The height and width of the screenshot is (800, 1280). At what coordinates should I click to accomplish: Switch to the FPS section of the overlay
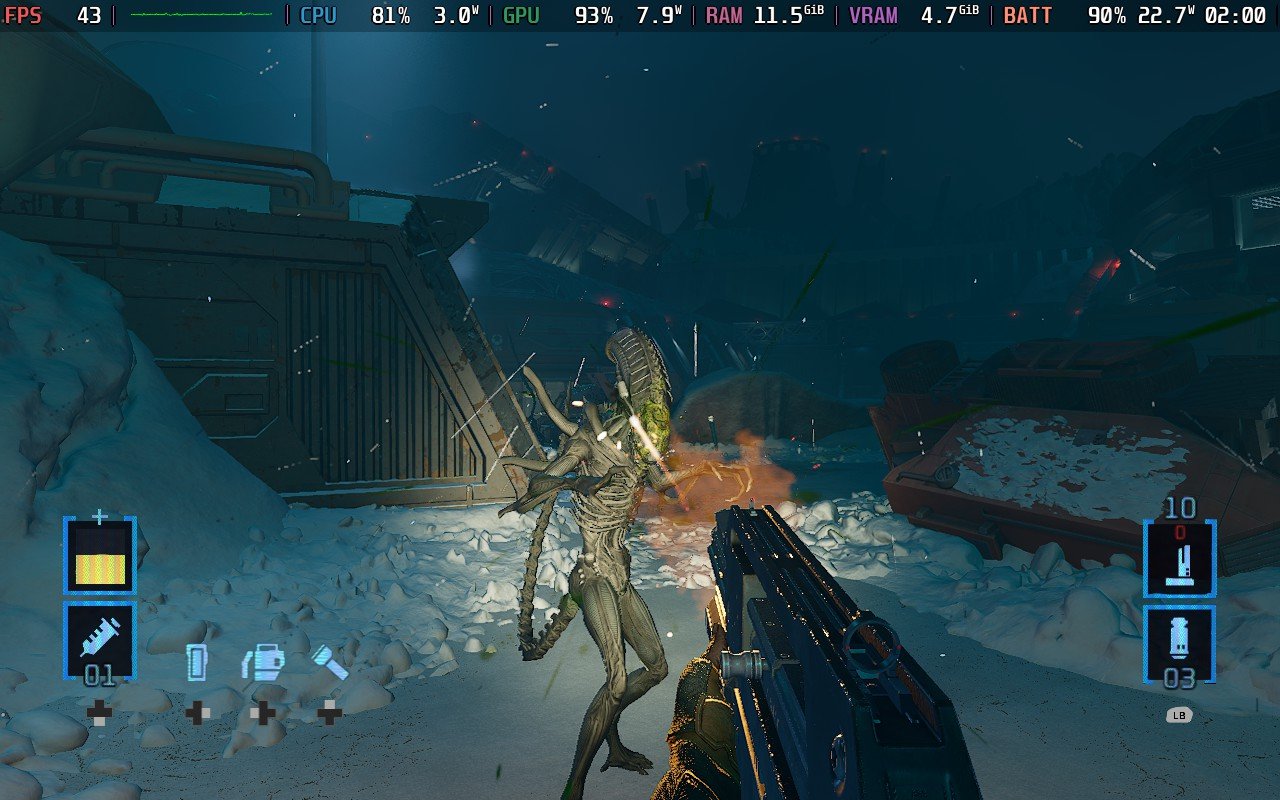(x=24, y=15)
